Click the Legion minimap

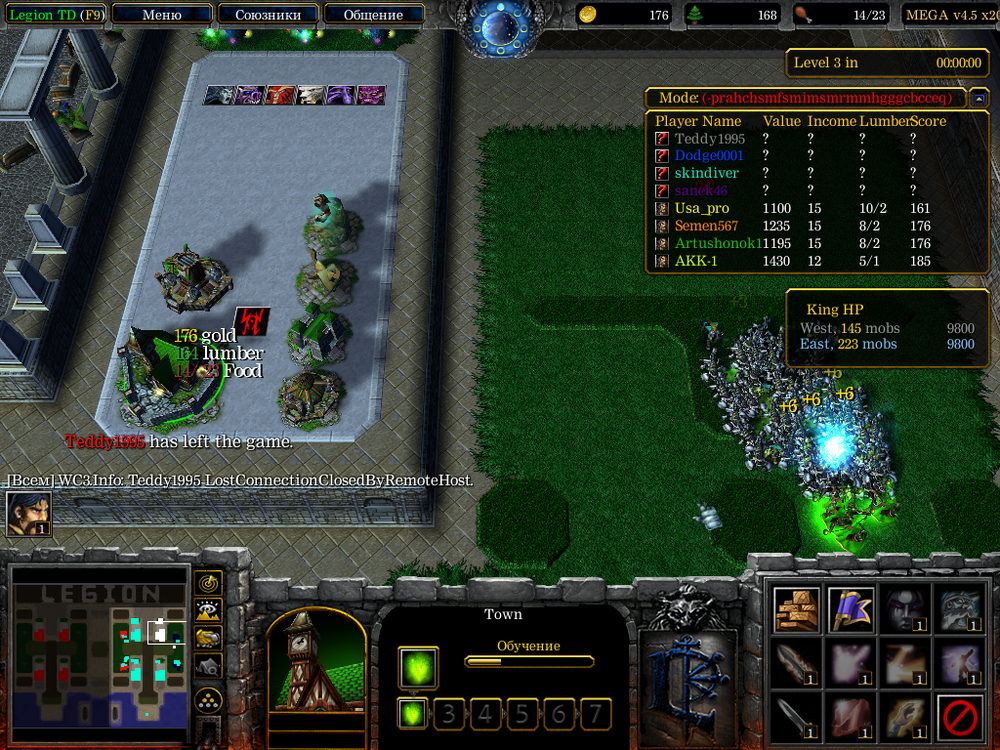coord(100,646)
